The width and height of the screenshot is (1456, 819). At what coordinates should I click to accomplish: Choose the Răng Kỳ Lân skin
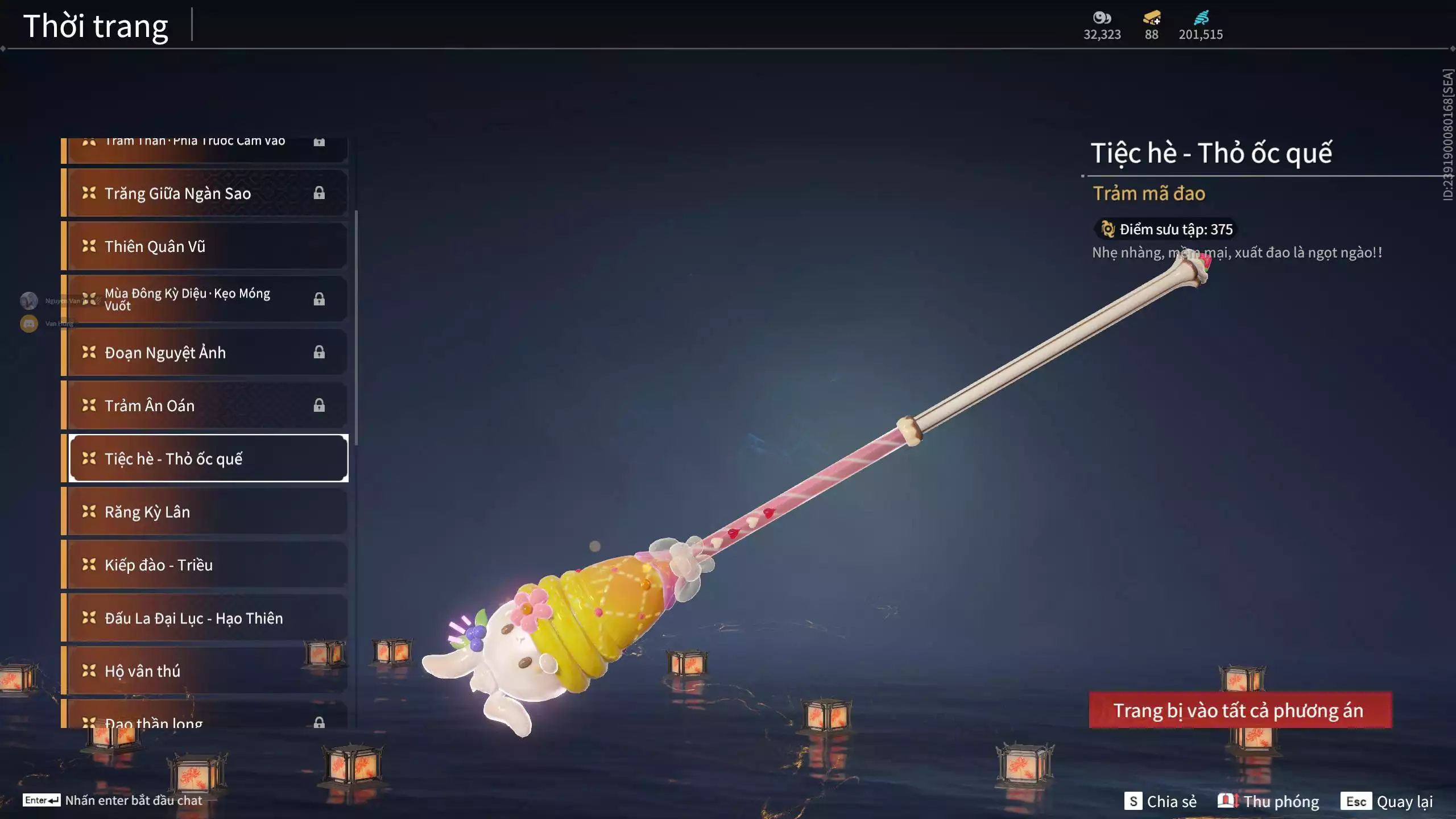pos(205,512)
